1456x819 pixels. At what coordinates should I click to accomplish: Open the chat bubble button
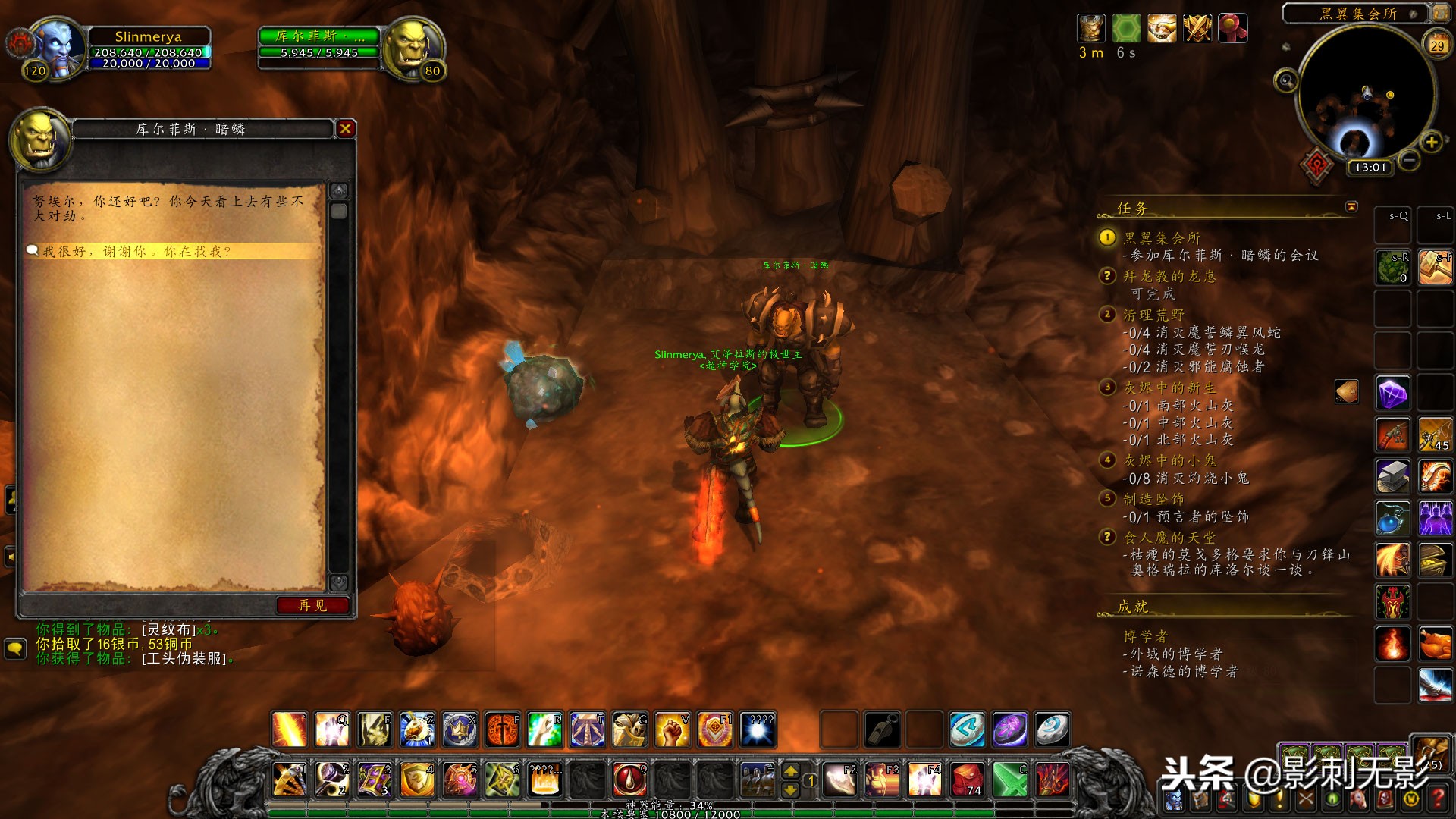(x=15, y=649)
